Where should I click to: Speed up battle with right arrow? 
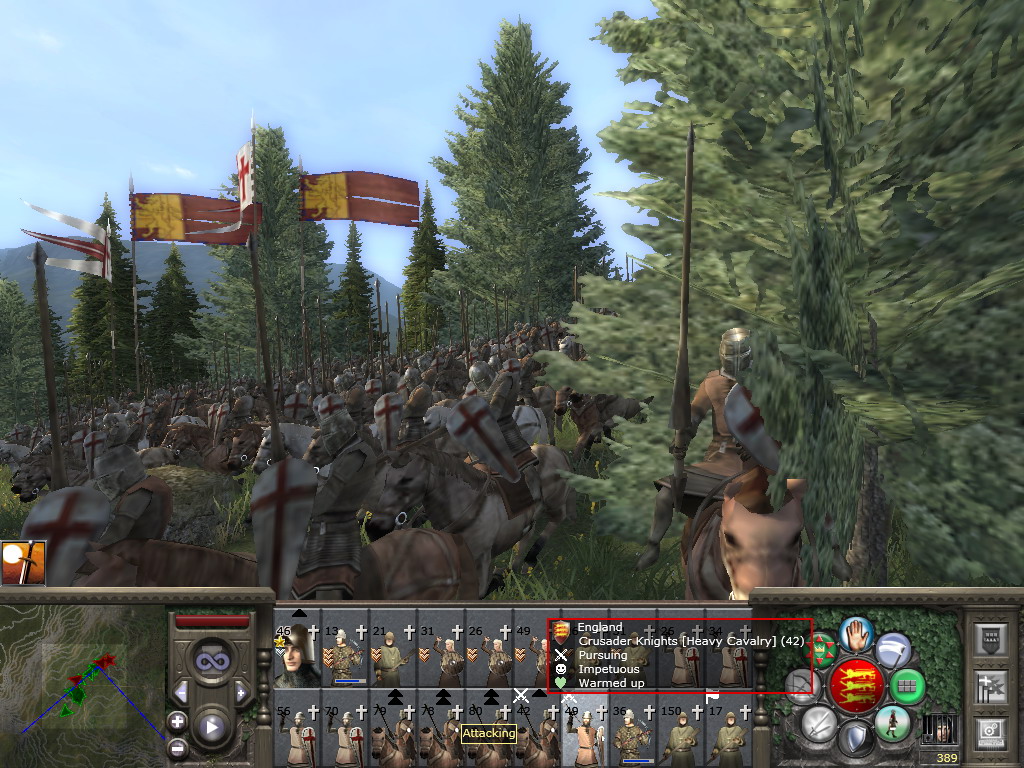click(x=240, y=692)
